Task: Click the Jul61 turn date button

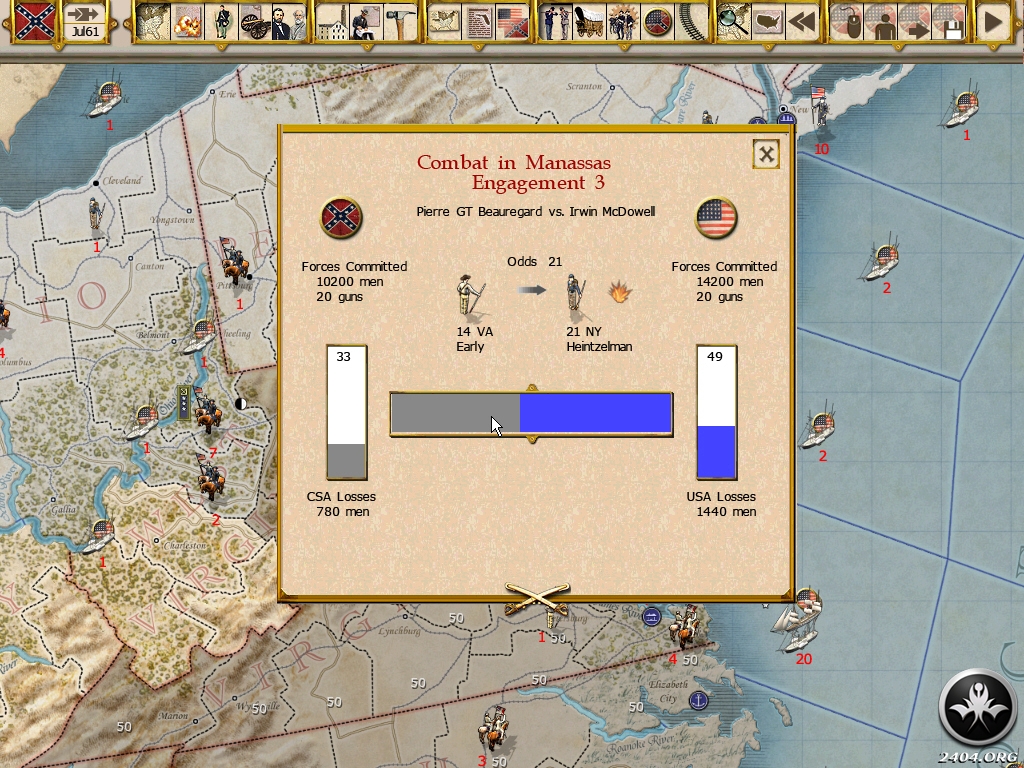Action: [86, 21]
